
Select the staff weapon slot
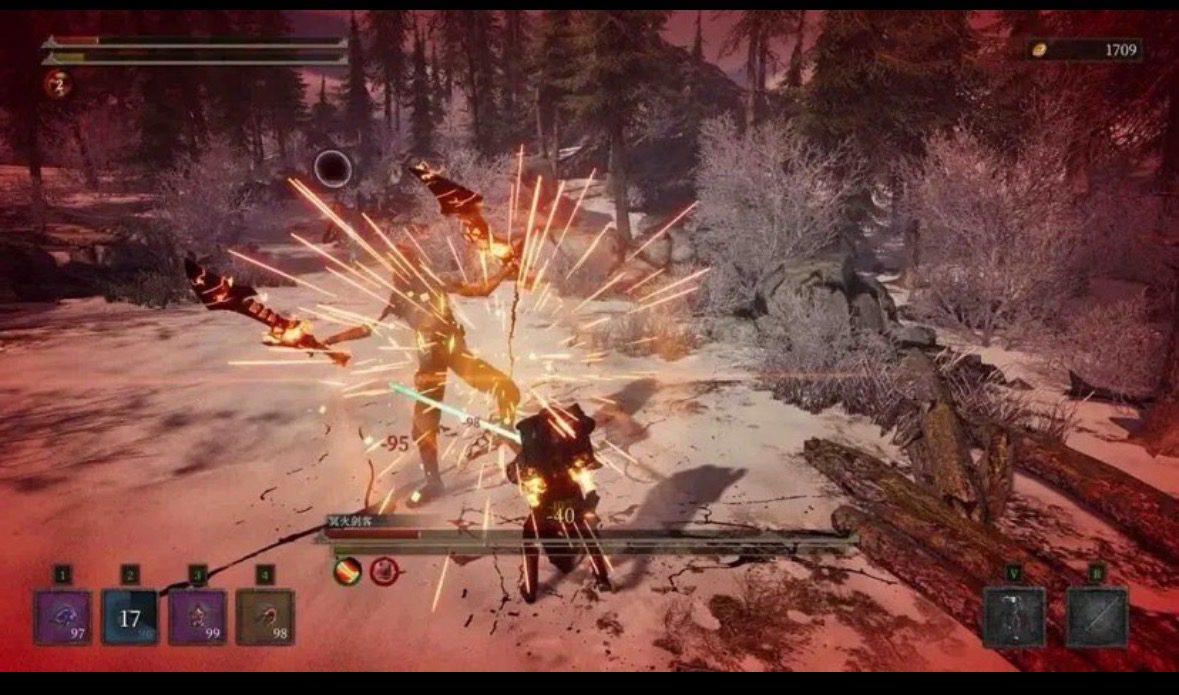(x=1096, y=617)
